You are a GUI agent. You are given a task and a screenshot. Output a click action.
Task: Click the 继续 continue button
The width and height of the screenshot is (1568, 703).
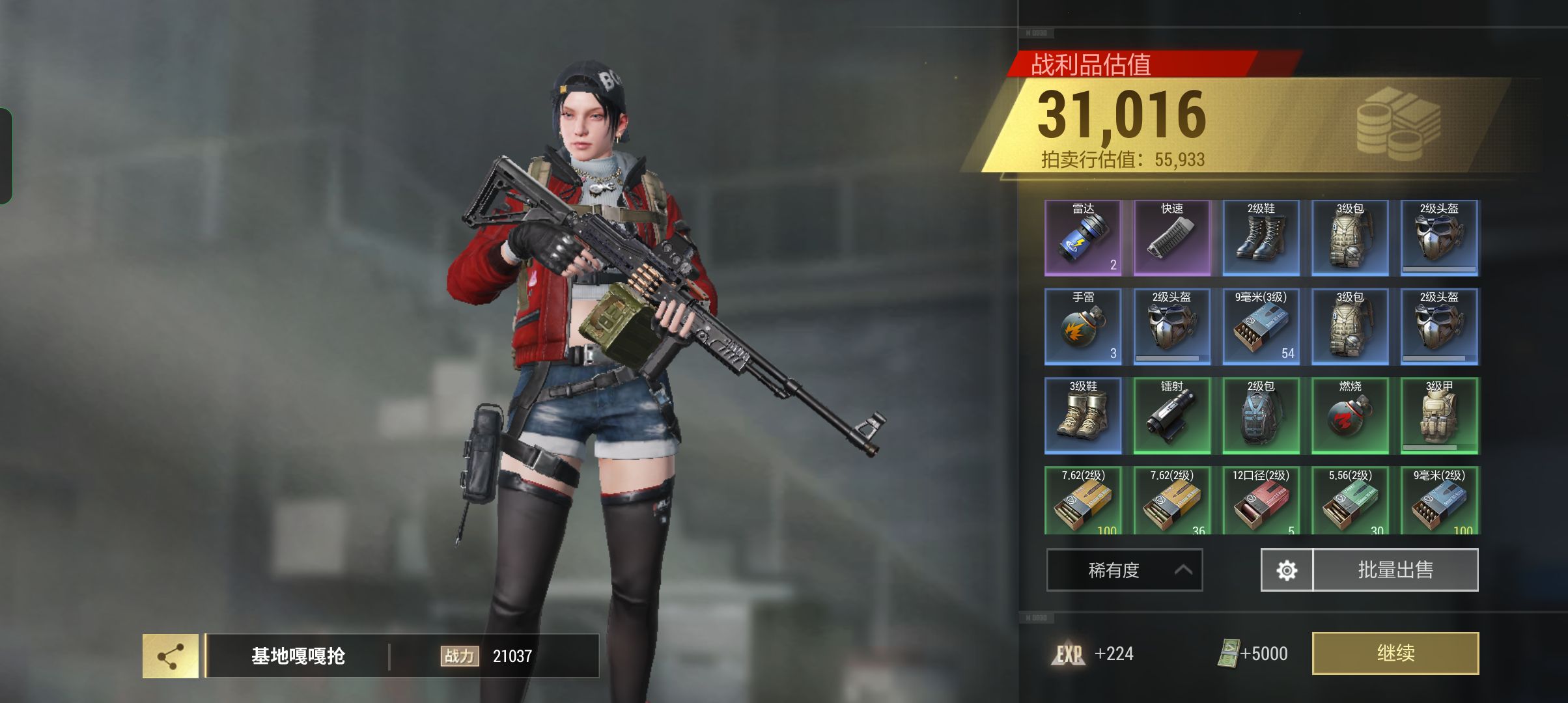pyautogui.click(x=1395, y=653)
